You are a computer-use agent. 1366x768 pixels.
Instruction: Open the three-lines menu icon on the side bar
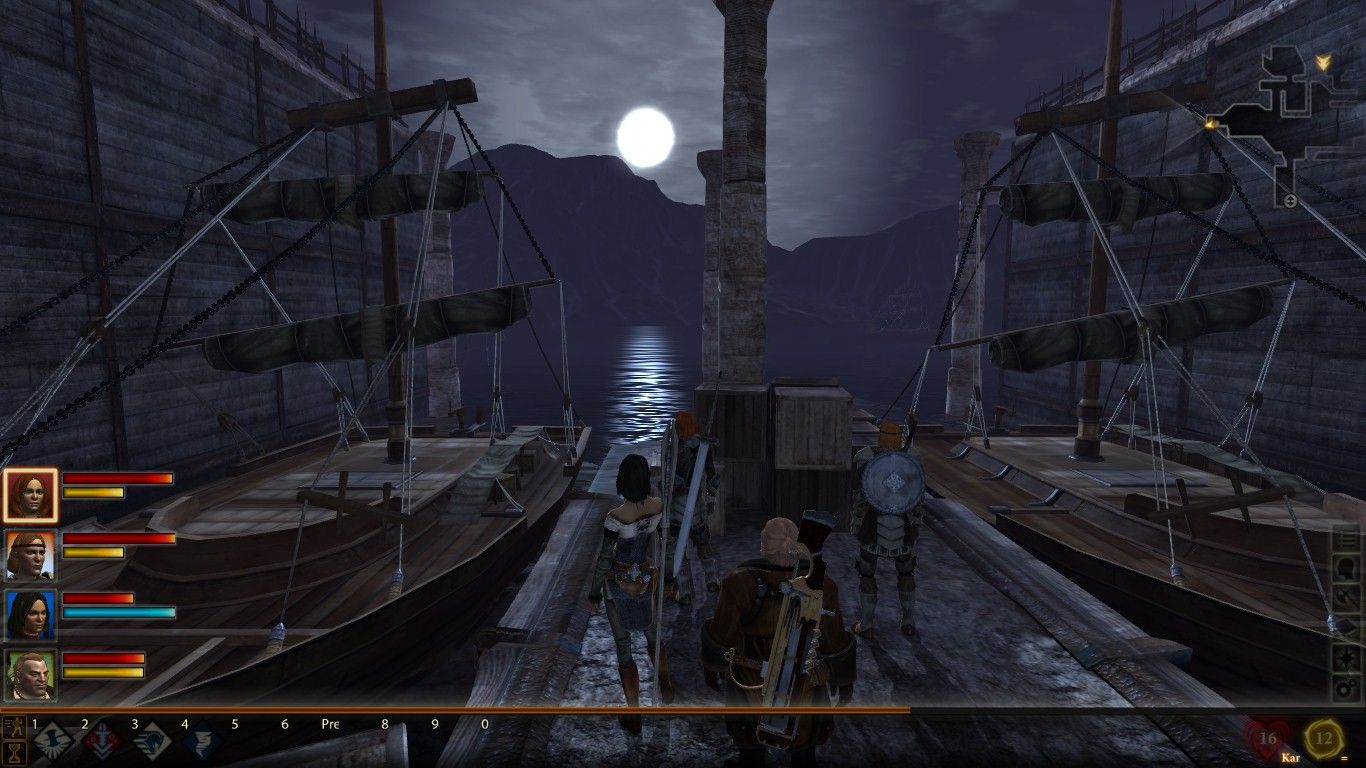(x=1348, y=539)
